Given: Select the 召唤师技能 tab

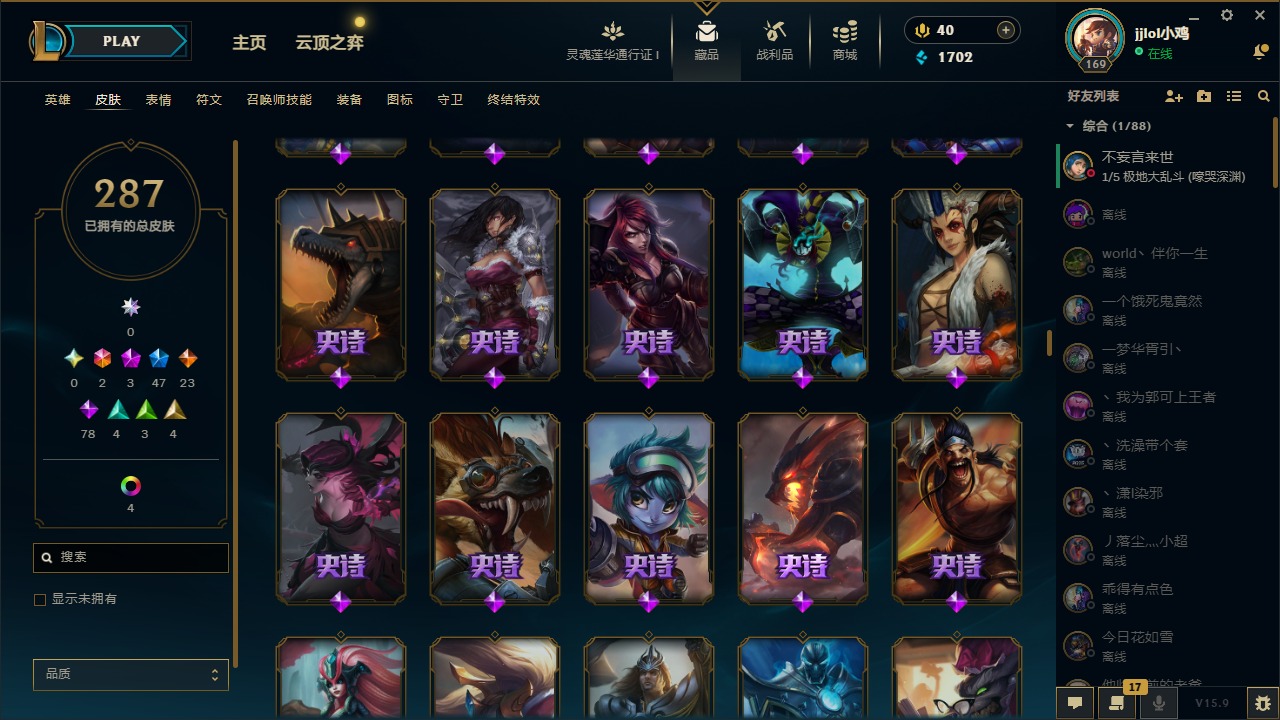Looking at the screenshot, I should [279, 100].
